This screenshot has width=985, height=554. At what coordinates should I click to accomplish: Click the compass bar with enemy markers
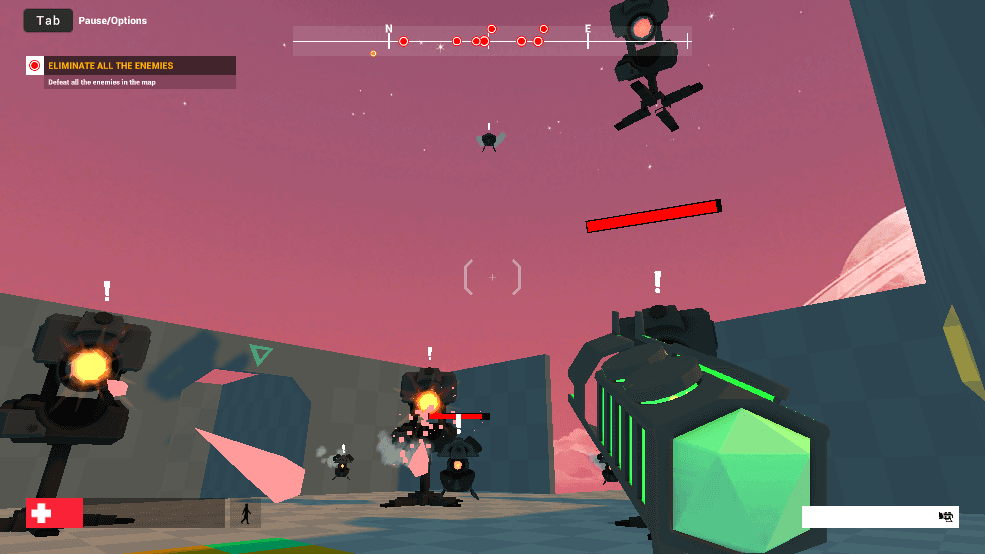click(x=490, y=41)
